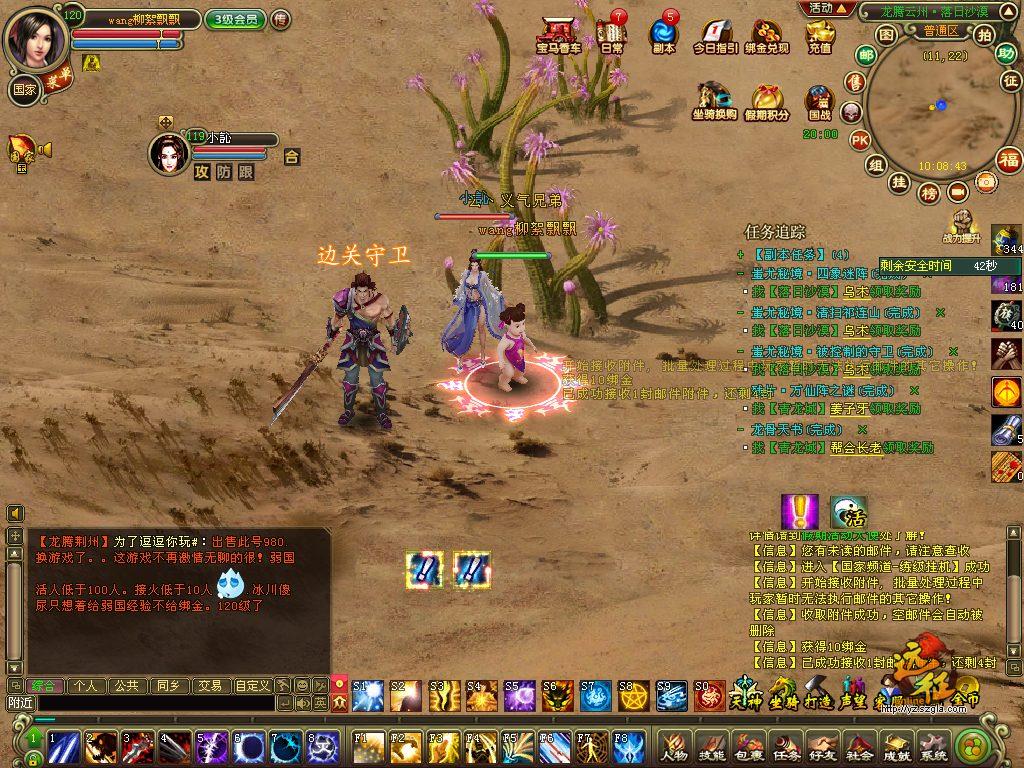
Task: Open the 坐骑换购 mount exchange icon
Action: click(714, 101)
